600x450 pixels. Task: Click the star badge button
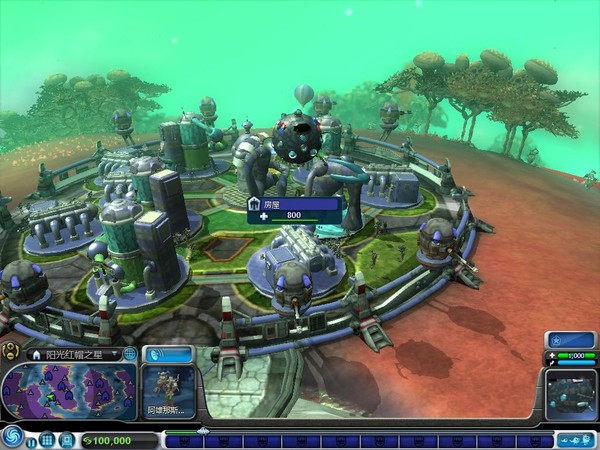tap(571, 340)
